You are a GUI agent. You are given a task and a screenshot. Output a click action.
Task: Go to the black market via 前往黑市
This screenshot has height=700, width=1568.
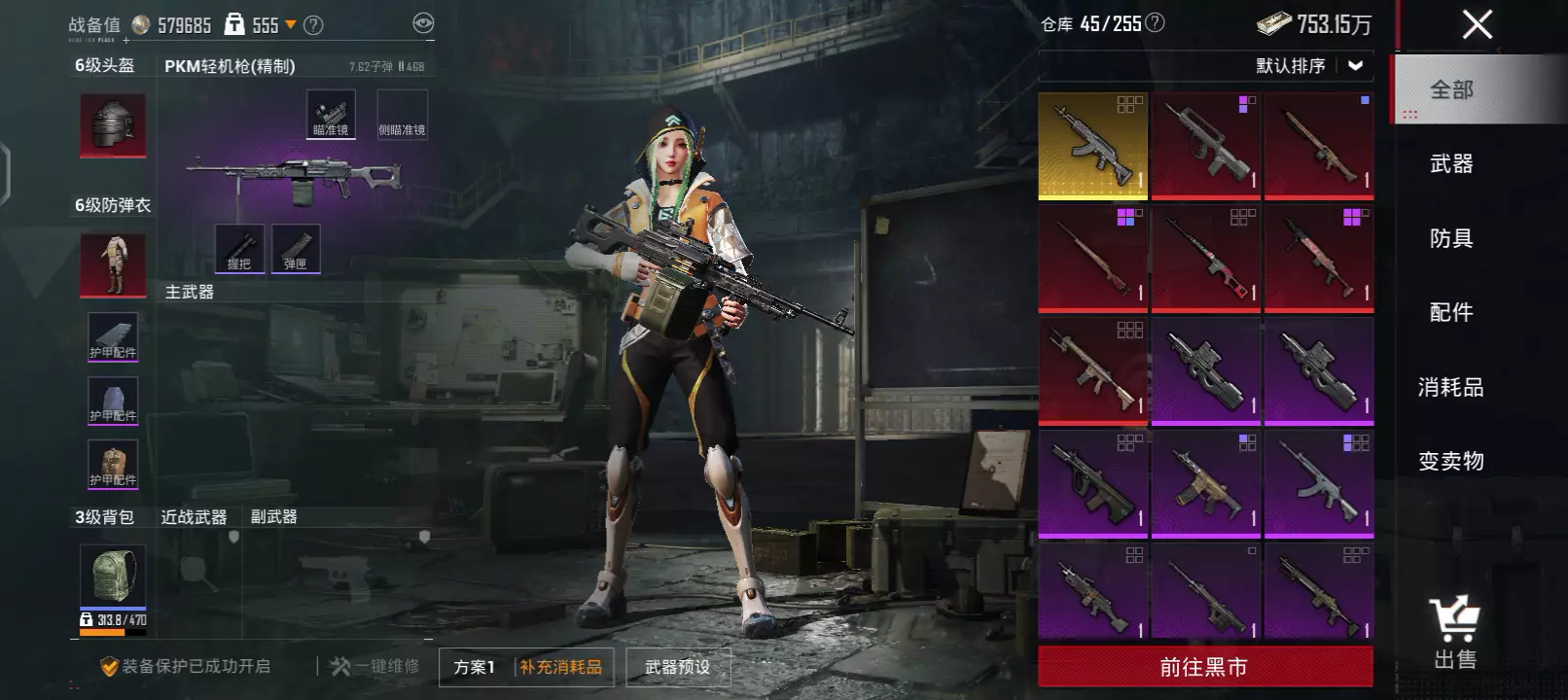1204,667
